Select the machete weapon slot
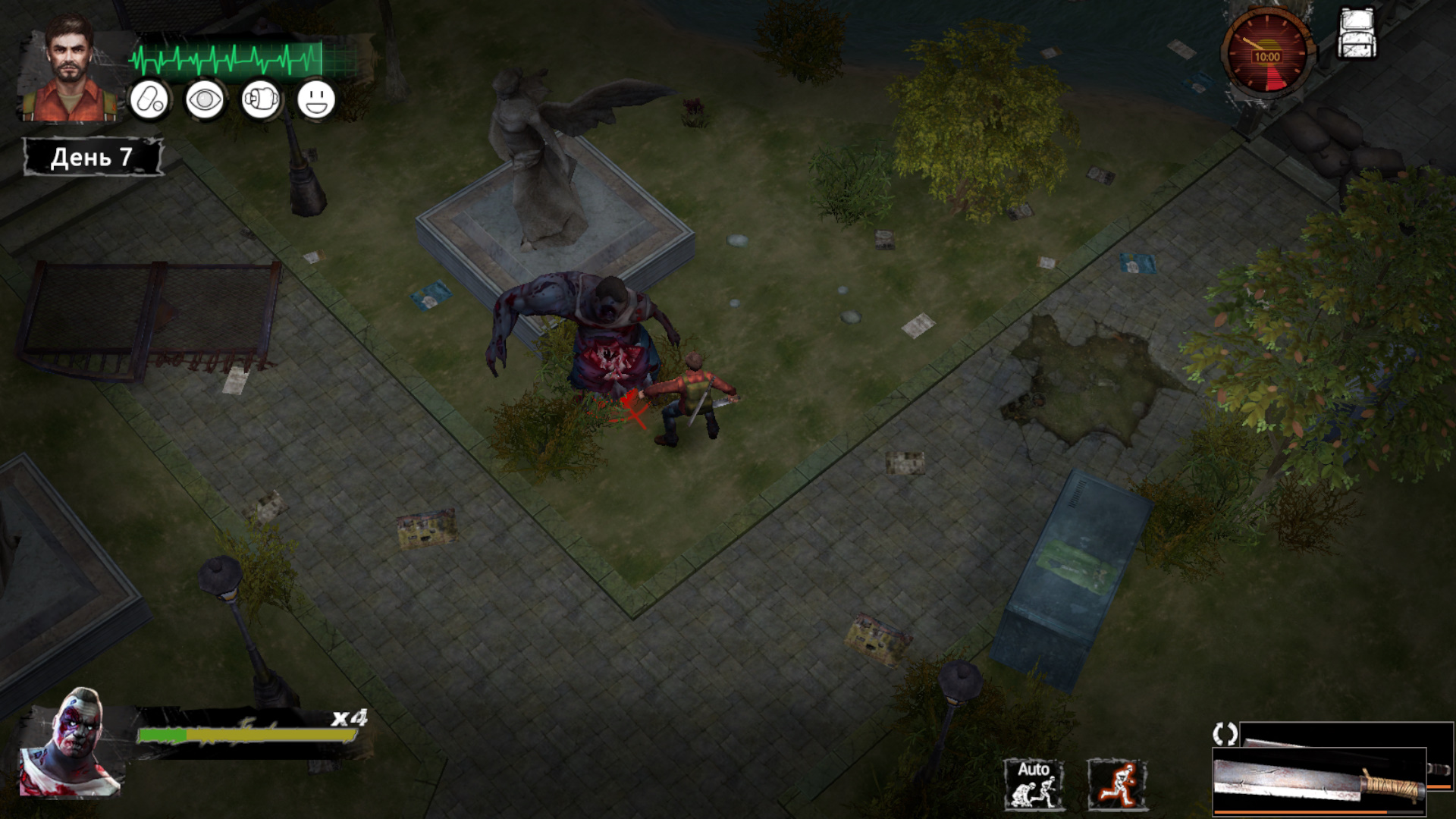Image resolution: width=1456 pixels, height=819 pixels. click(x=1319, y=781)
